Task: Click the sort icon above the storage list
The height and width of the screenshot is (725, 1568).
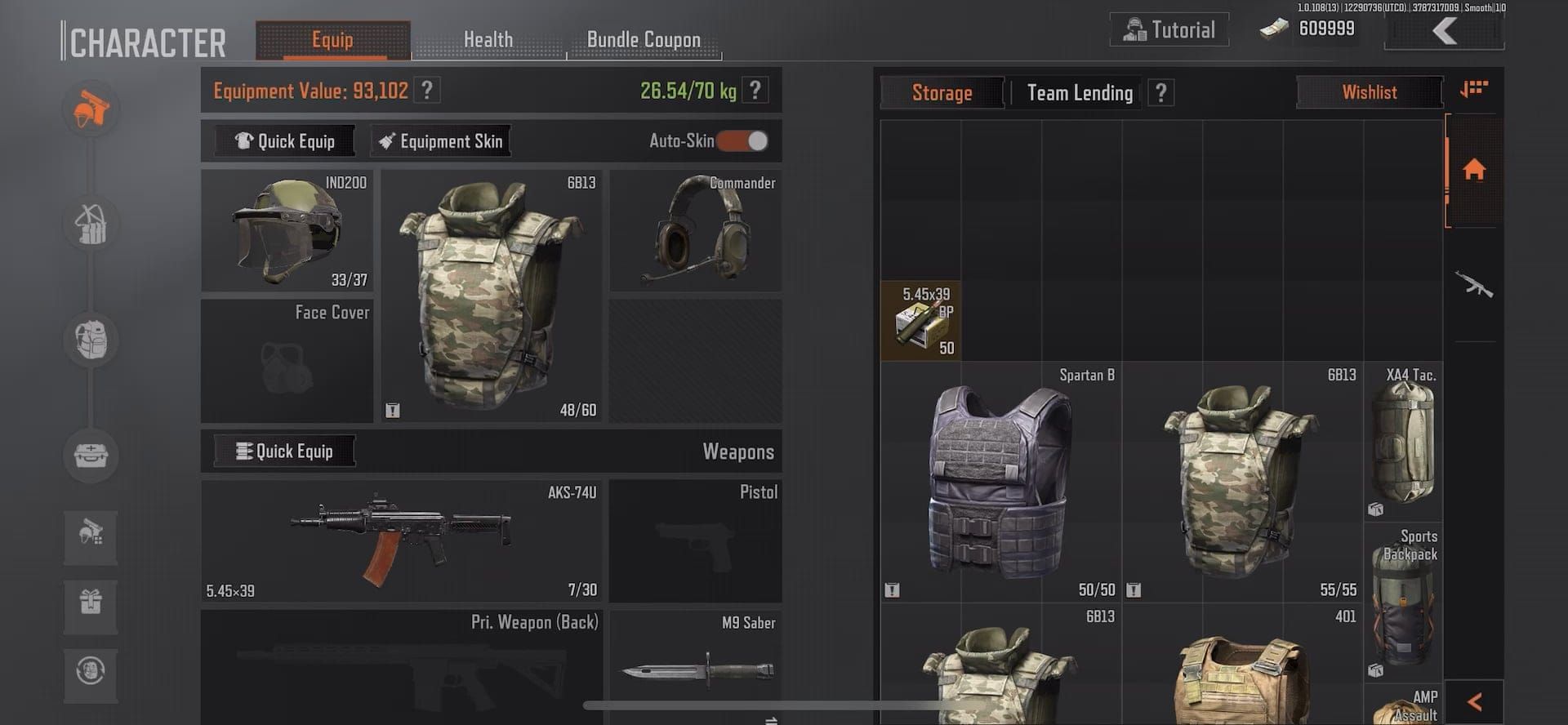Action: (1474, 87)
